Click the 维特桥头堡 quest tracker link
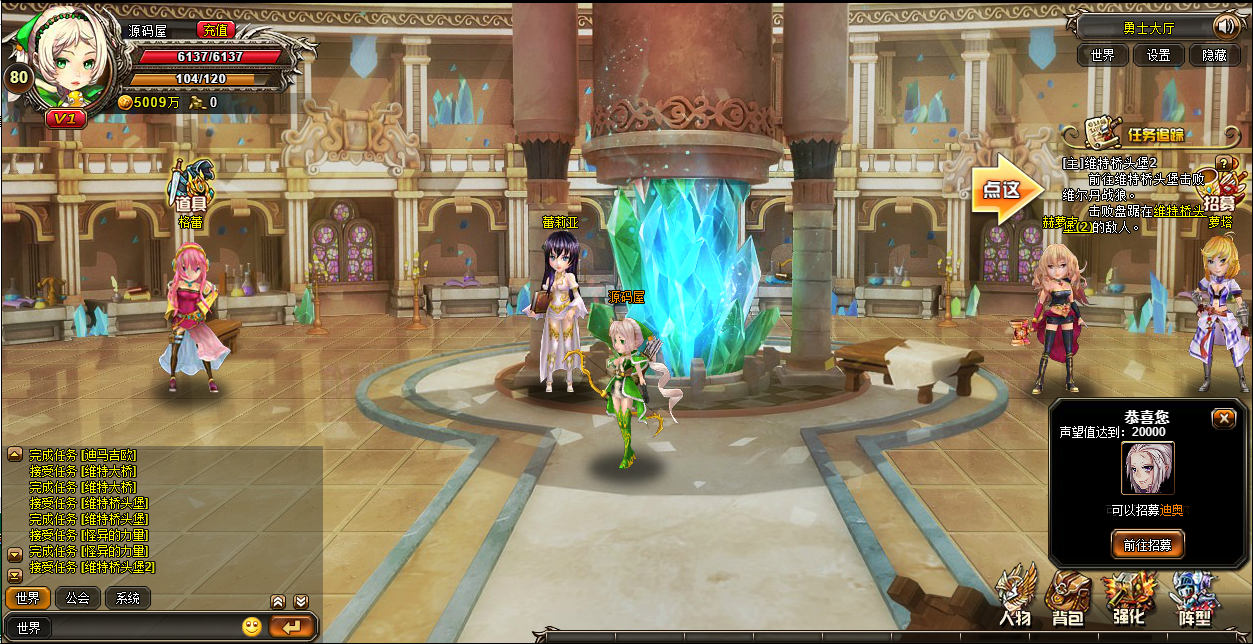This screenshot has height=644, width=1253. coord(1178,211)
